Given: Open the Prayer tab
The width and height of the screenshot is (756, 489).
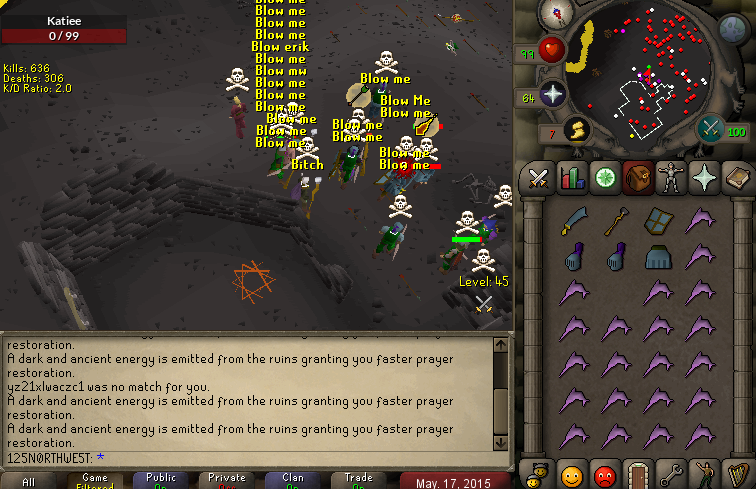Looking at the screenshot, I should click(x=703, y=178).
